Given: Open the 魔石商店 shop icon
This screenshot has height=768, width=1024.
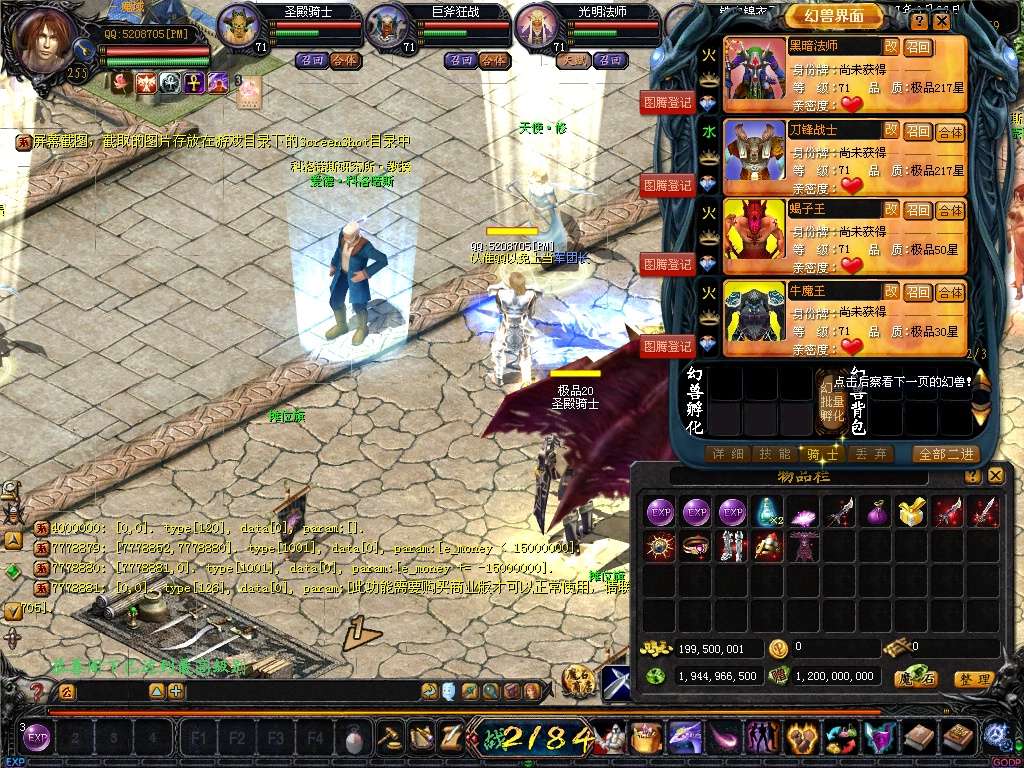Looking at the screenshot, I should pyautogui.click(x=578, y=681).
